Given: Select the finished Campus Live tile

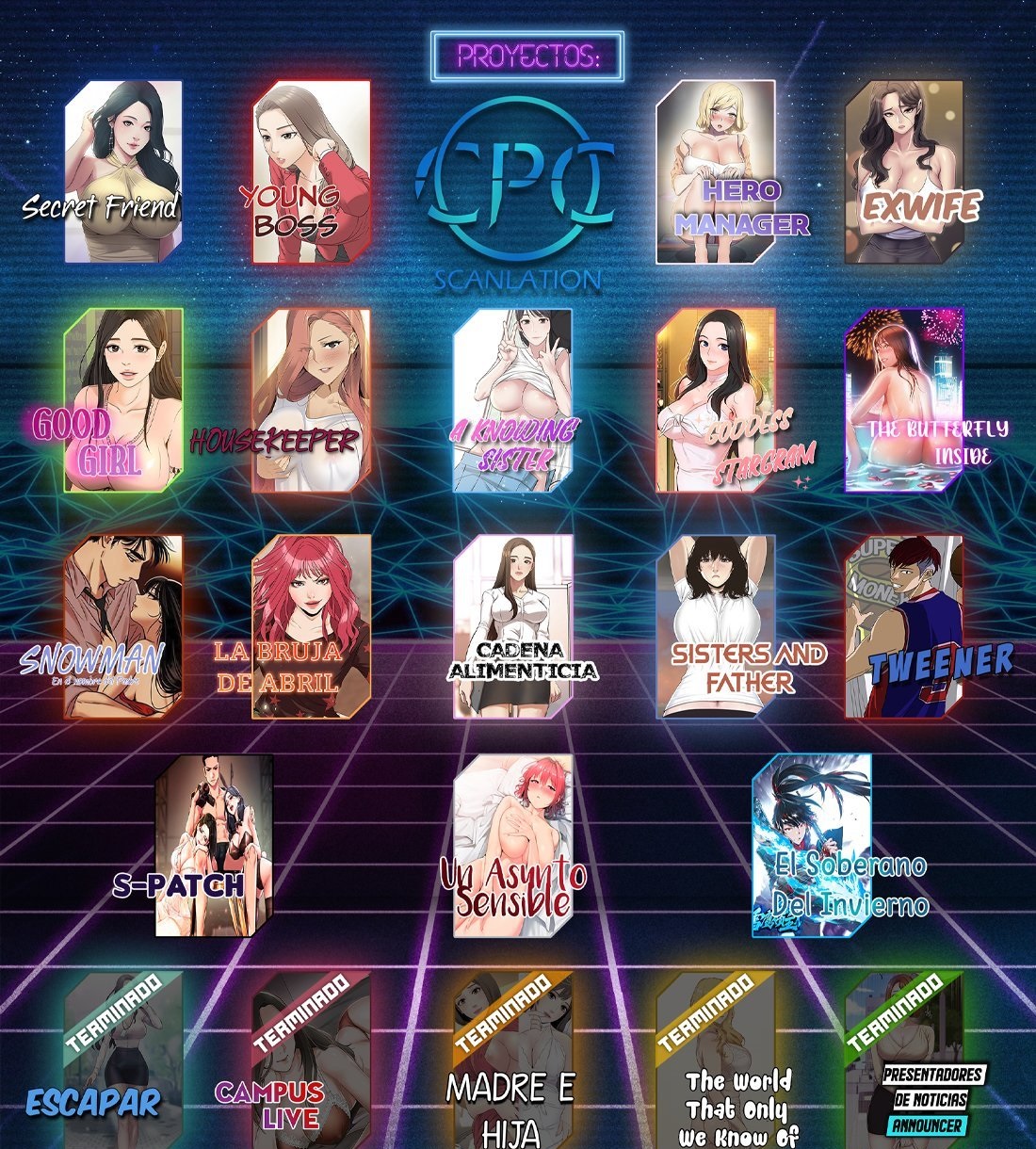Looking at the screenshot, I should point(311,1060).
